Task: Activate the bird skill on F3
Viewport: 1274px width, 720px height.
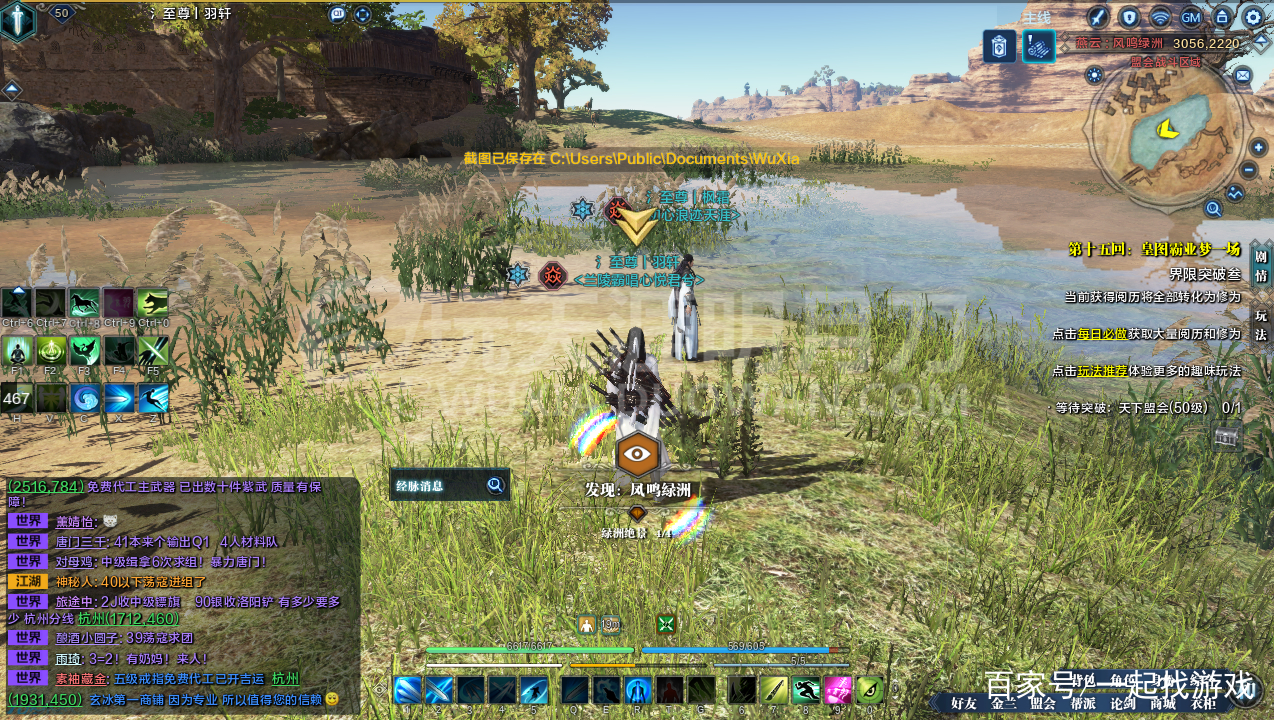Action: [x=85, y=350]
